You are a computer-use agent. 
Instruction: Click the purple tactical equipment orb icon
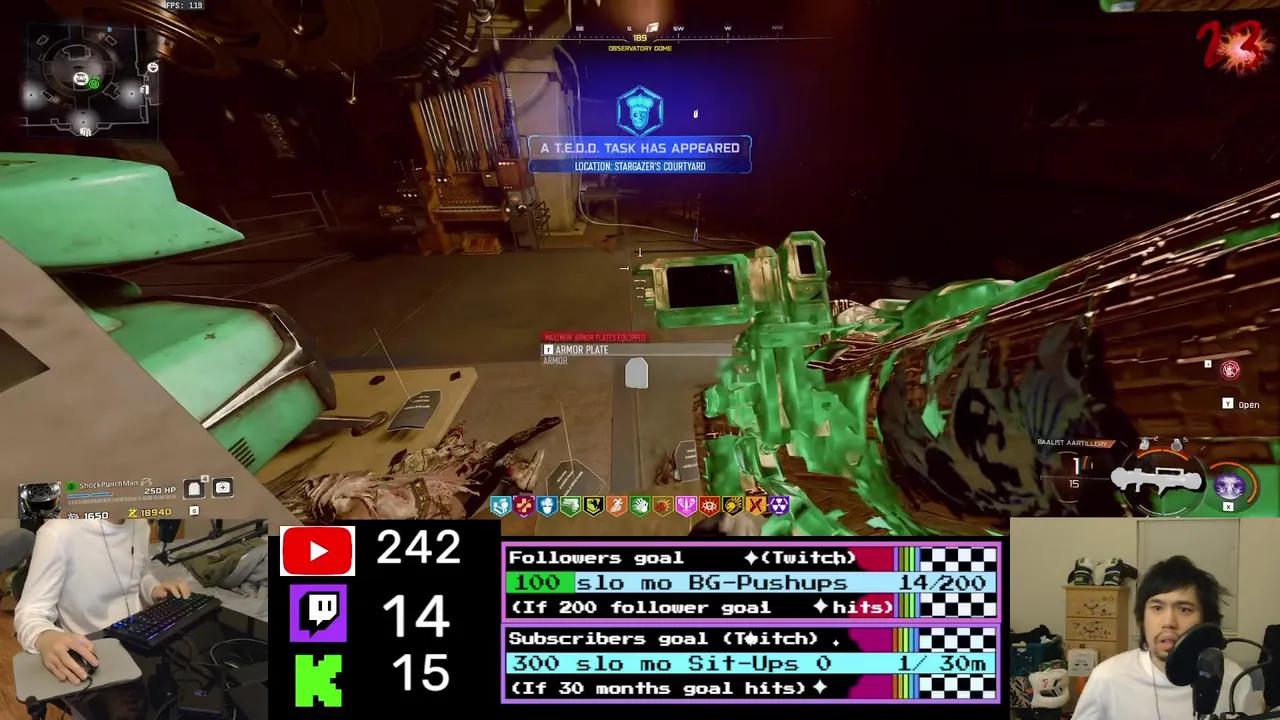pos(1229,483)
